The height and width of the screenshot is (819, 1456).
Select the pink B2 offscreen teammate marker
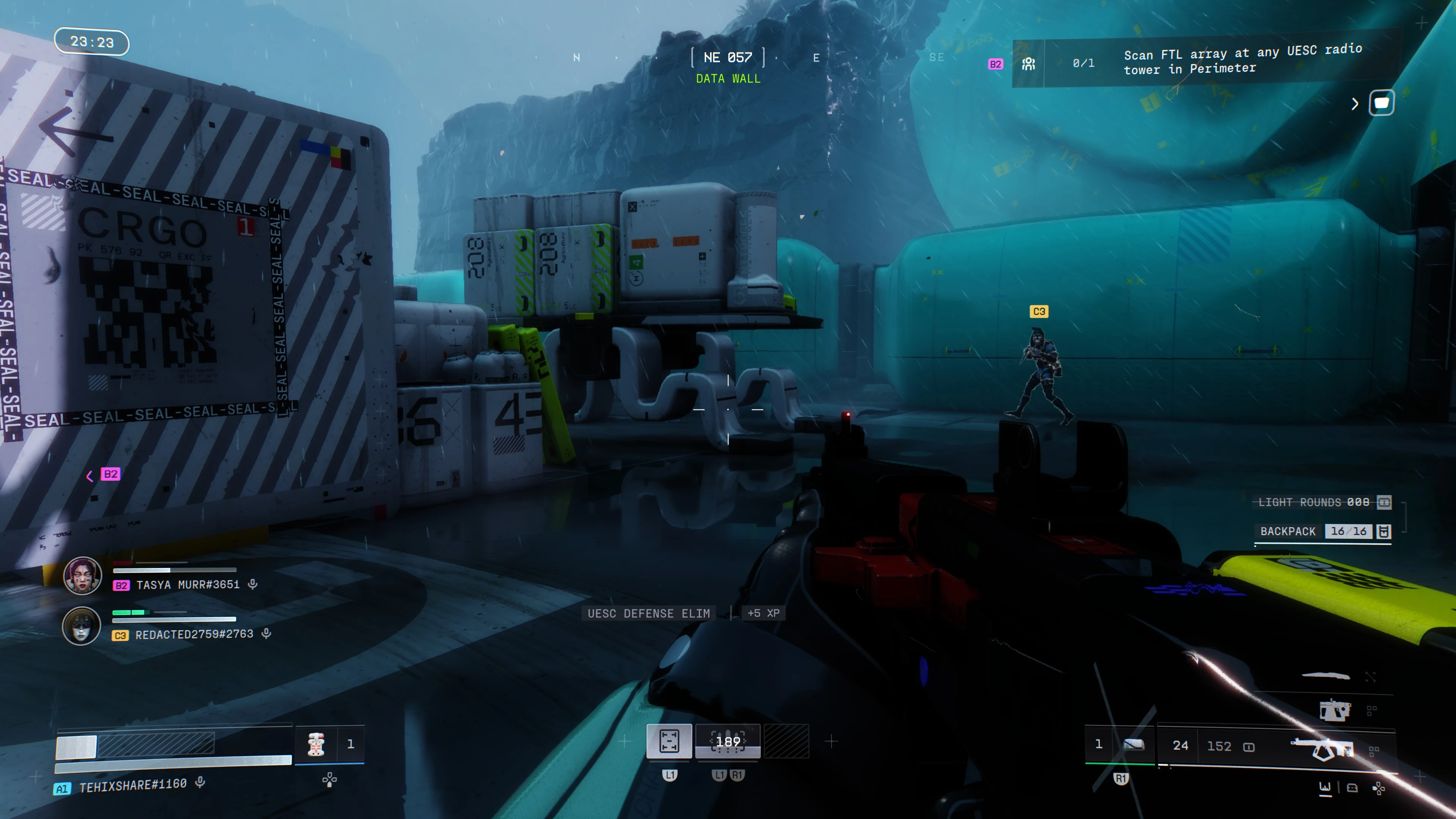point(110,474)
